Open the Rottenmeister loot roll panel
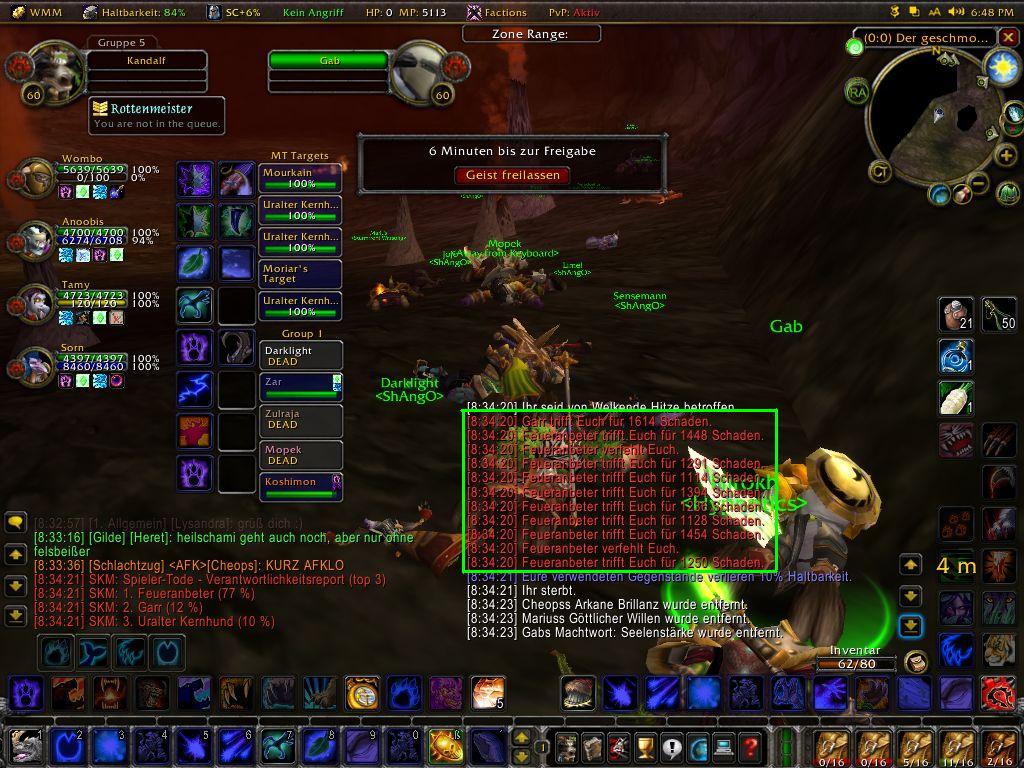The image size is (1024, 768). click(x=155, y=114)
